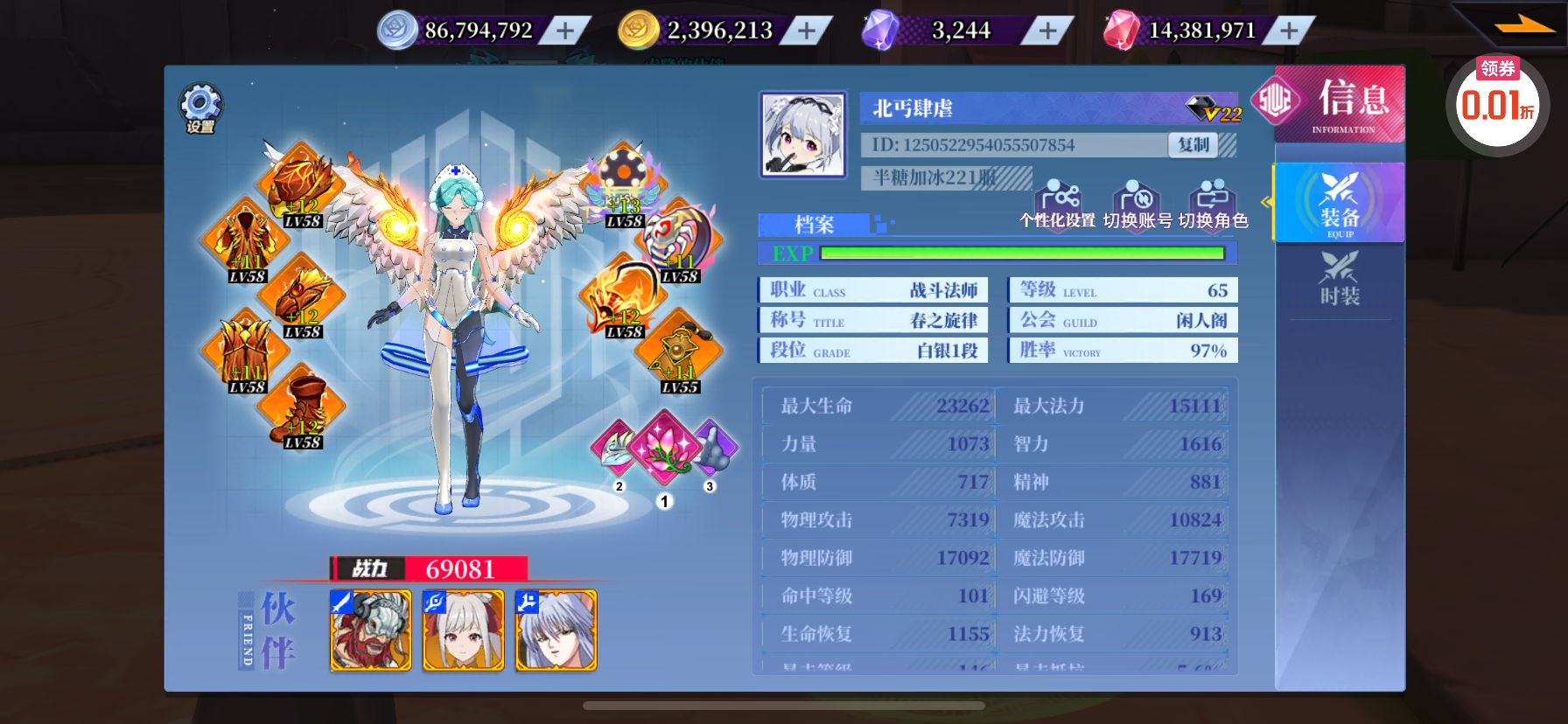Switch to the 时装 costume tab
The image size is (1568, 724).
(1340, 278)
